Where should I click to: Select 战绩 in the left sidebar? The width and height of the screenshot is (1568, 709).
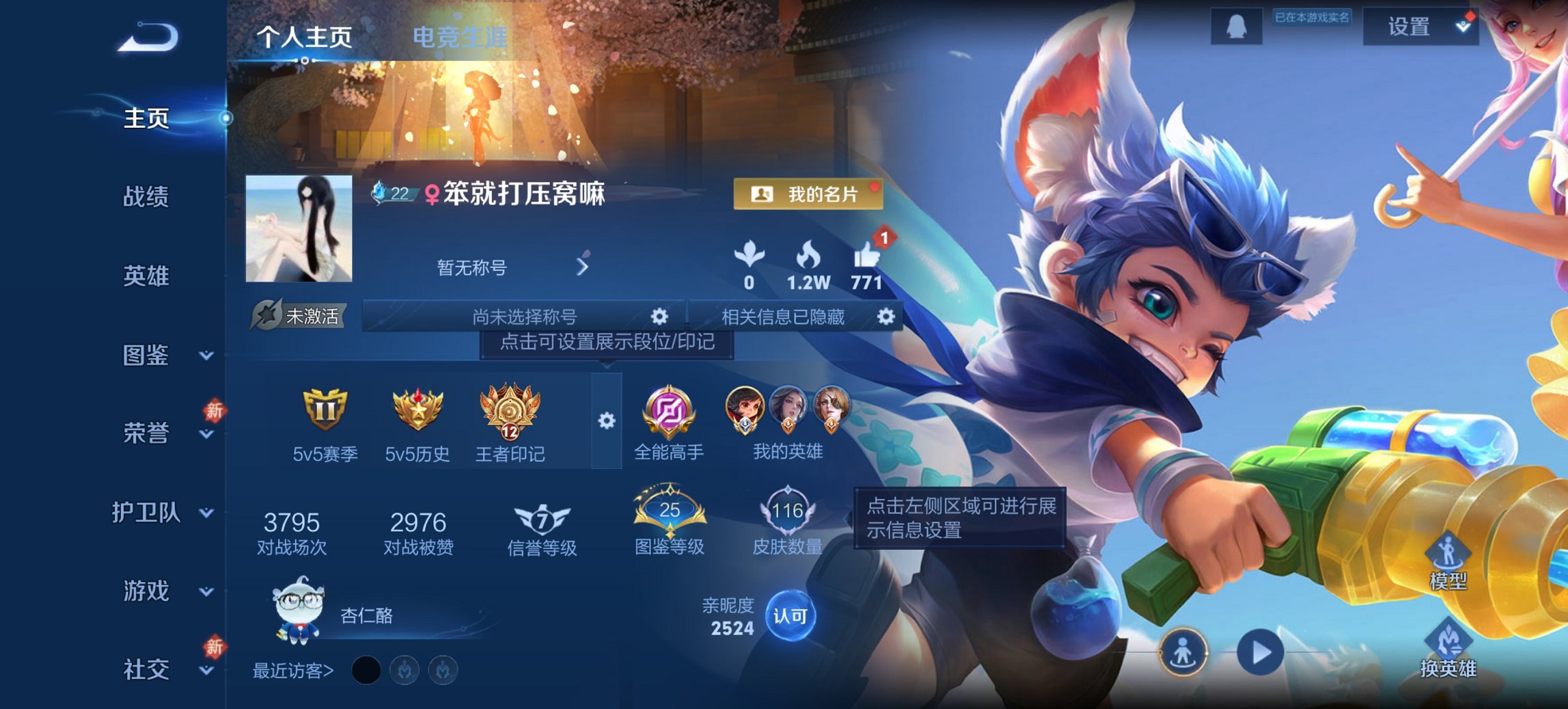[x=146, y=198]
